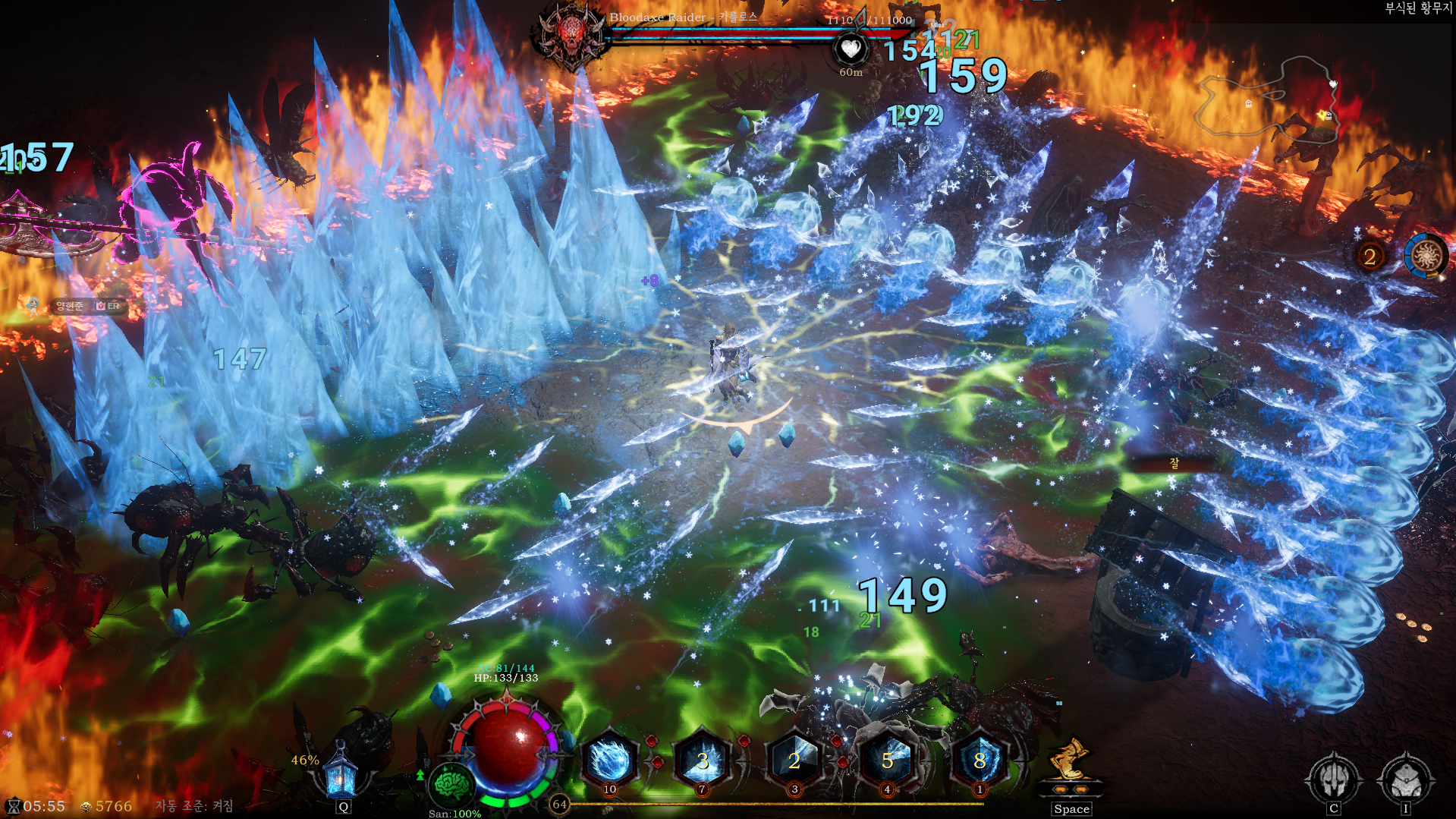
Task: Open the outlined minimap overlay
Action: (x=1266, y=99)
